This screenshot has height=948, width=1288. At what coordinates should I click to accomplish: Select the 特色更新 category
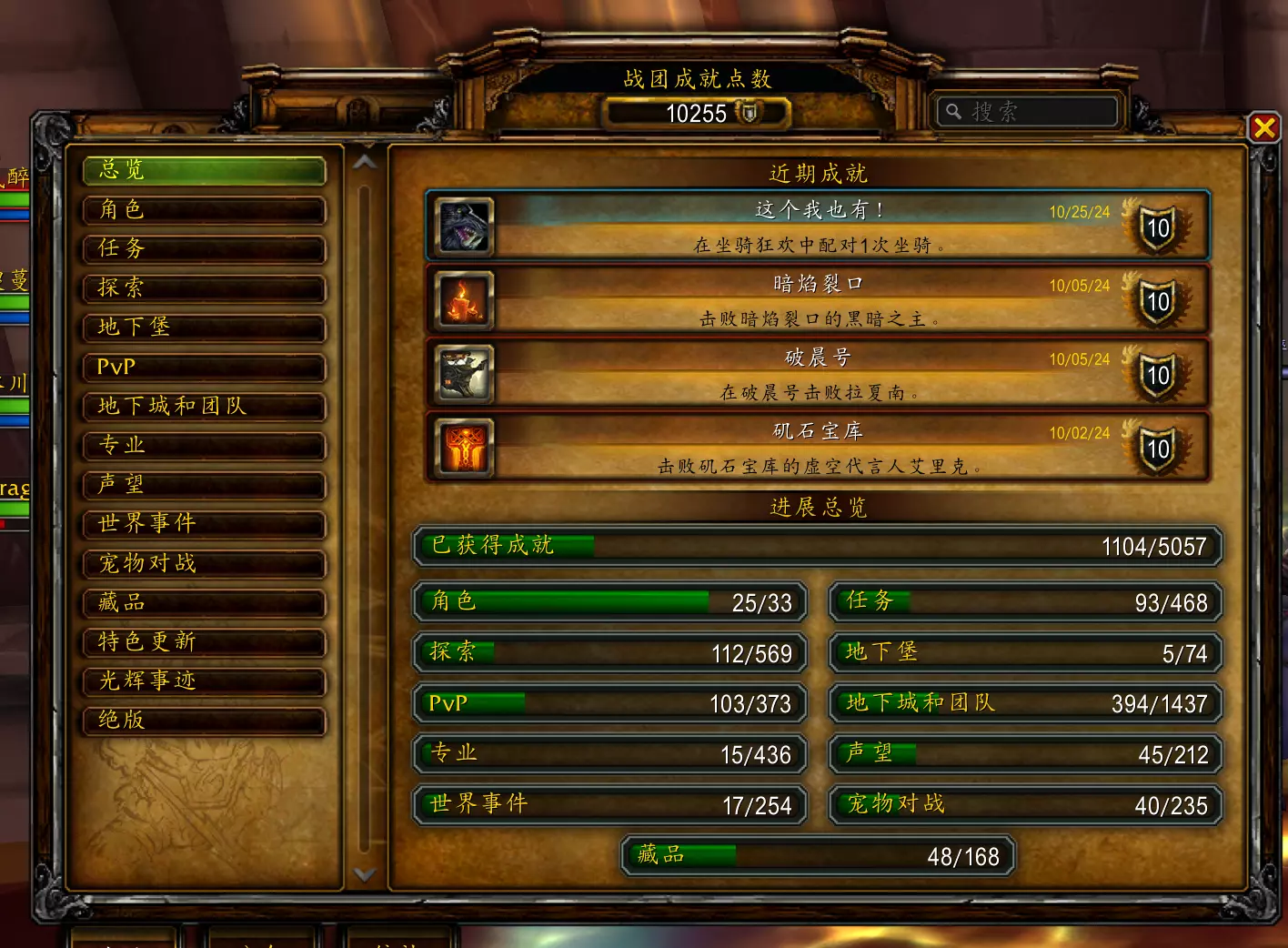tap(204, 641)
